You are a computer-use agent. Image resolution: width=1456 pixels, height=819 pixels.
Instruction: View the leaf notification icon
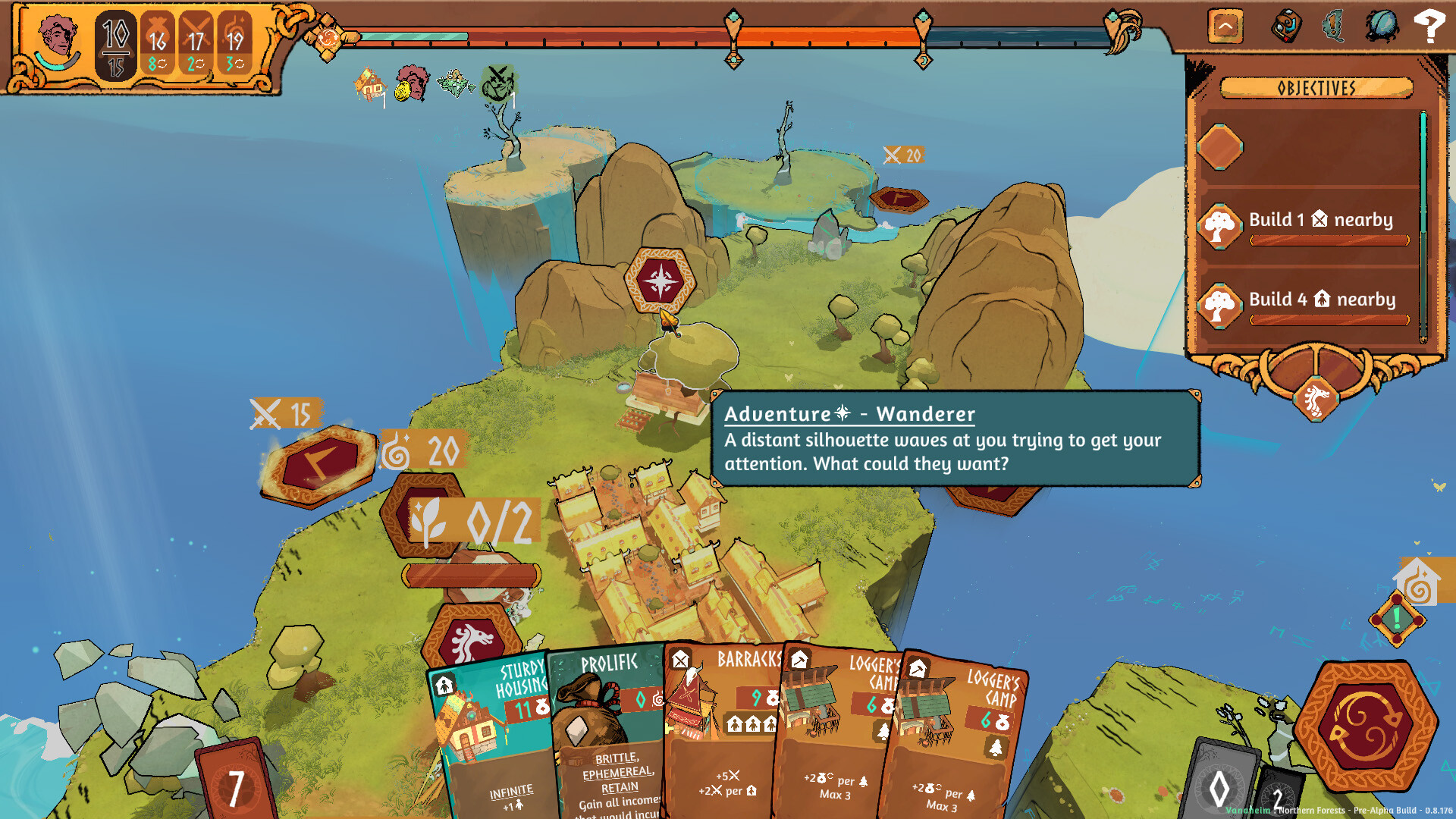click(1332, 25)
